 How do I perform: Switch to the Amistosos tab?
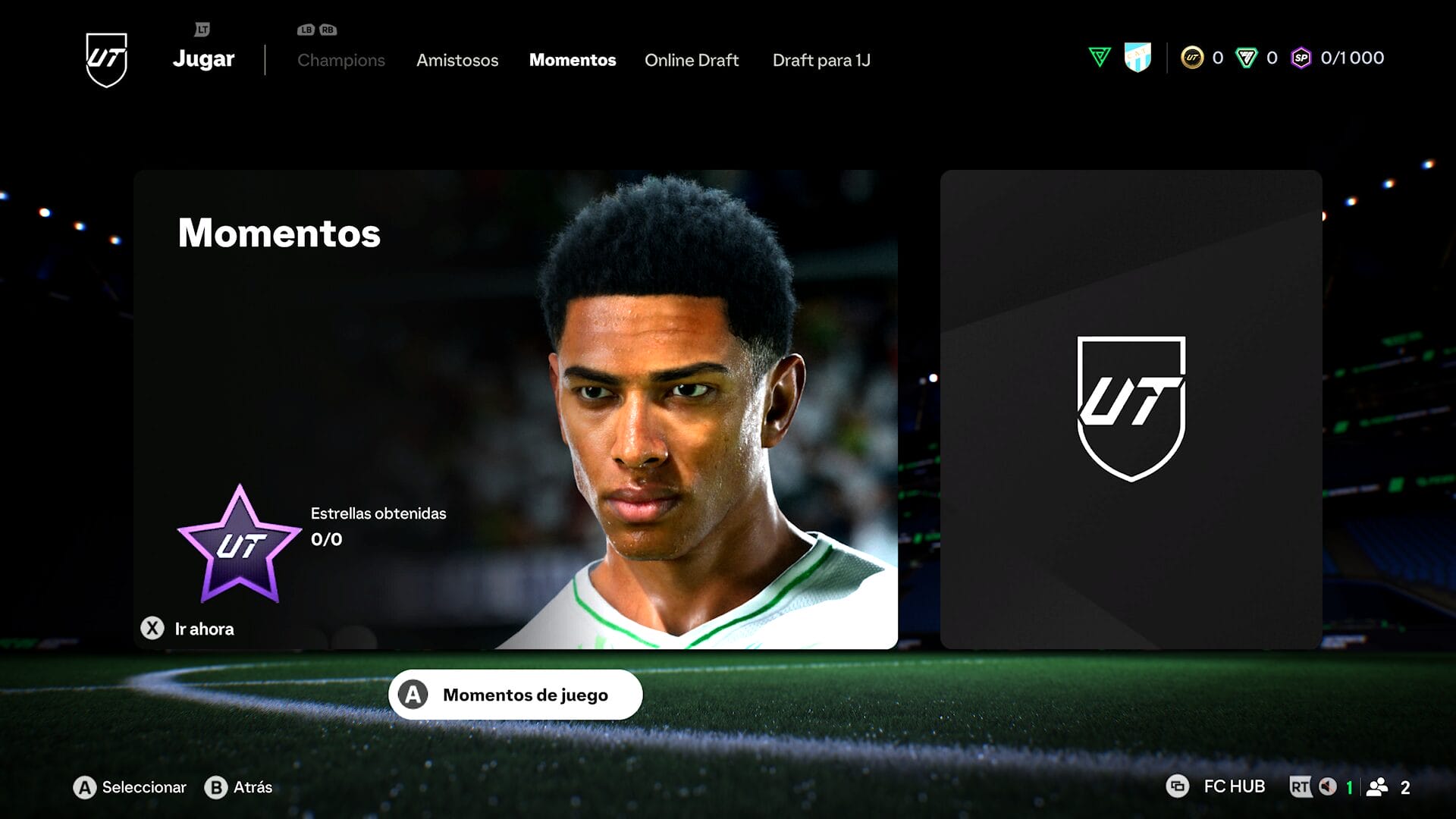pos(457,60)
